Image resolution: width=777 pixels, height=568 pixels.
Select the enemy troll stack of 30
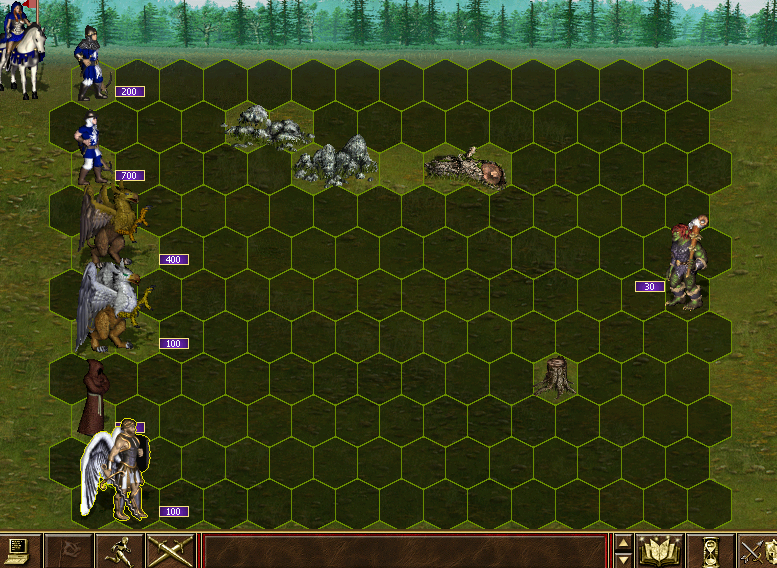687,263
